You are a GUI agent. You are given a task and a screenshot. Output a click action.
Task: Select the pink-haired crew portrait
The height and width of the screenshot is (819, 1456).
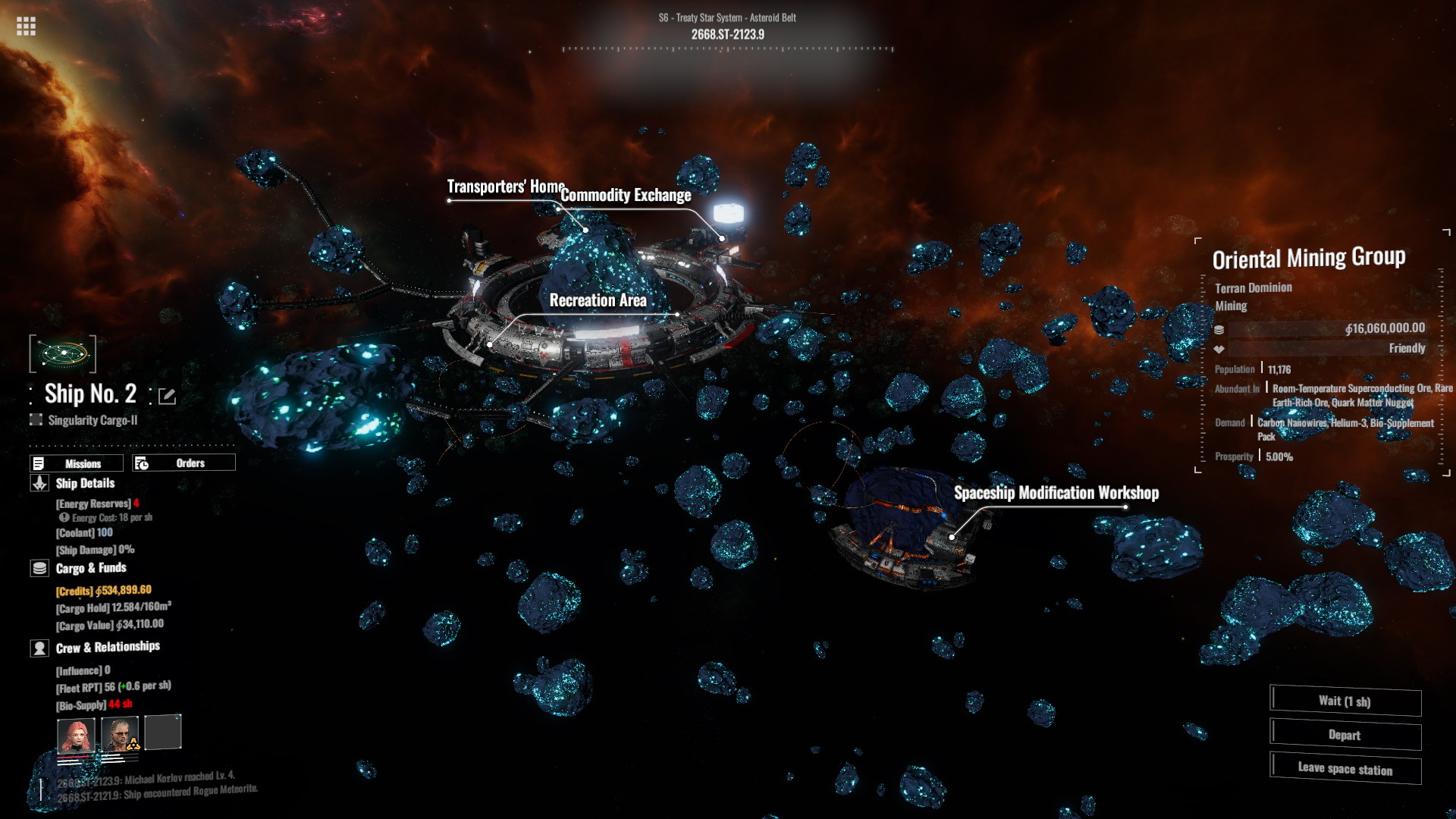coord(76,735)
